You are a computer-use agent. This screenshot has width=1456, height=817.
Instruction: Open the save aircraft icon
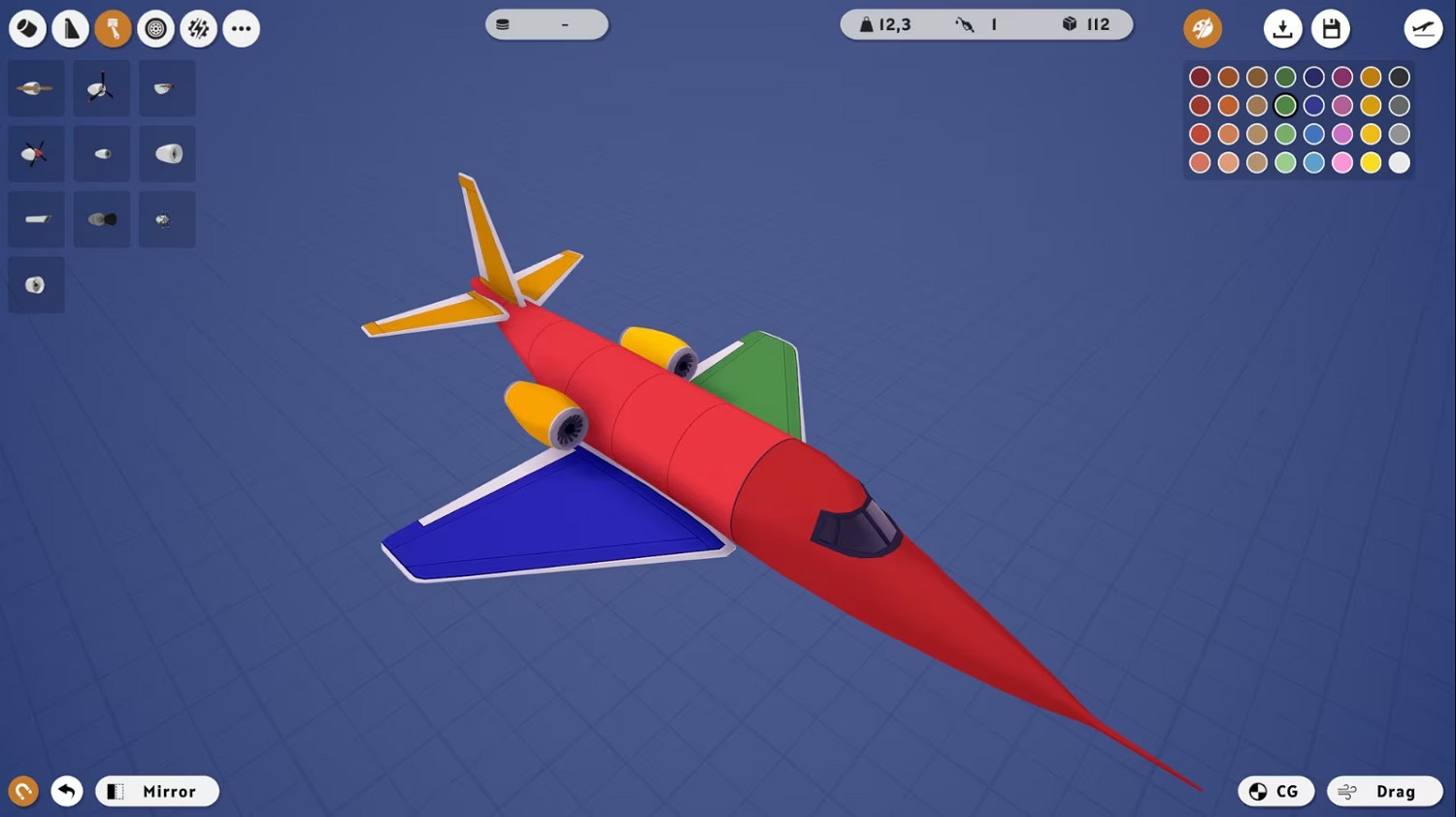tap(1331, 28)
